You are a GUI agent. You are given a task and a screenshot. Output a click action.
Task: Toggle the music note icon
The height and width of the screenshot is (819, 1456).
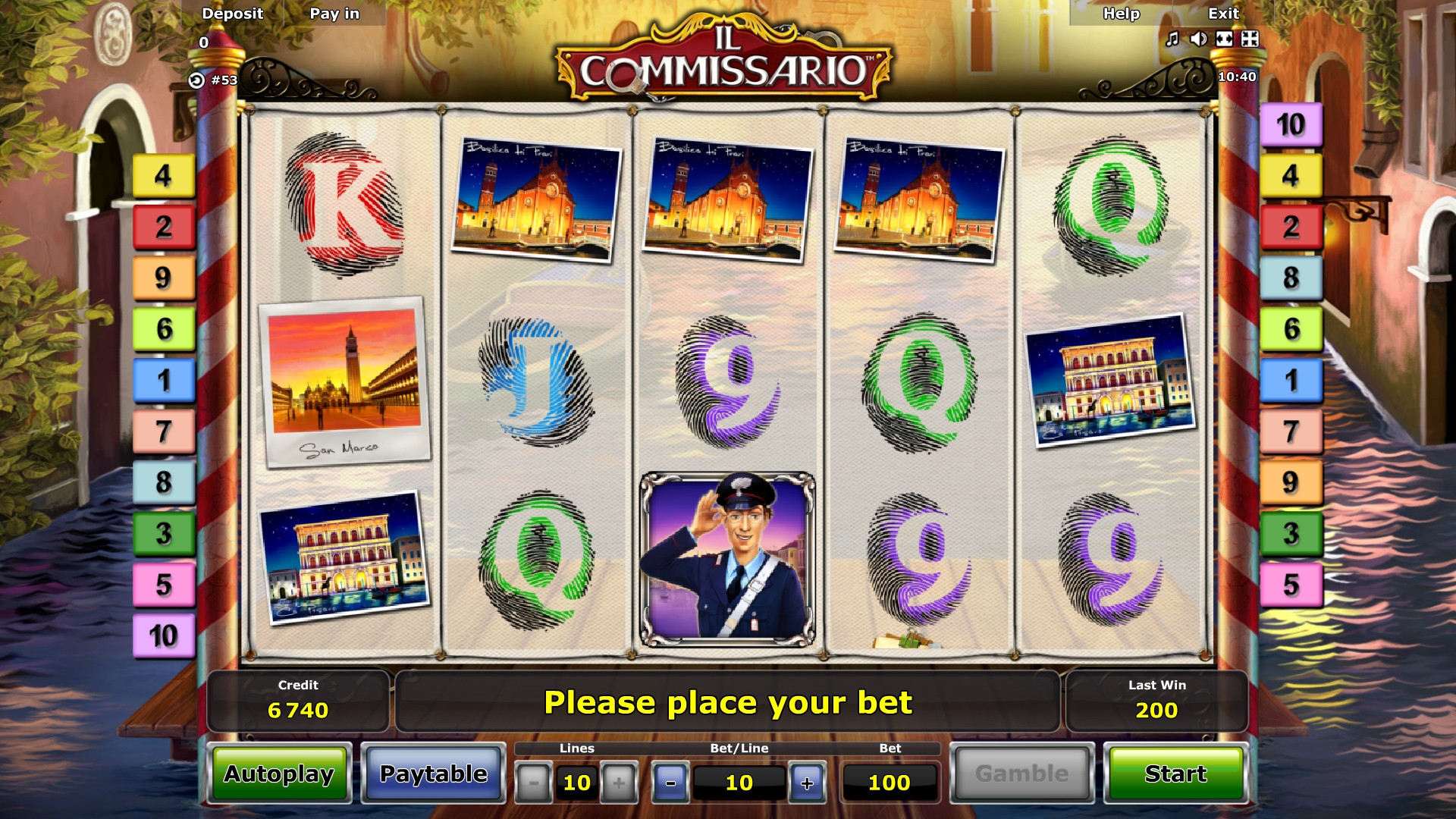1172,39
